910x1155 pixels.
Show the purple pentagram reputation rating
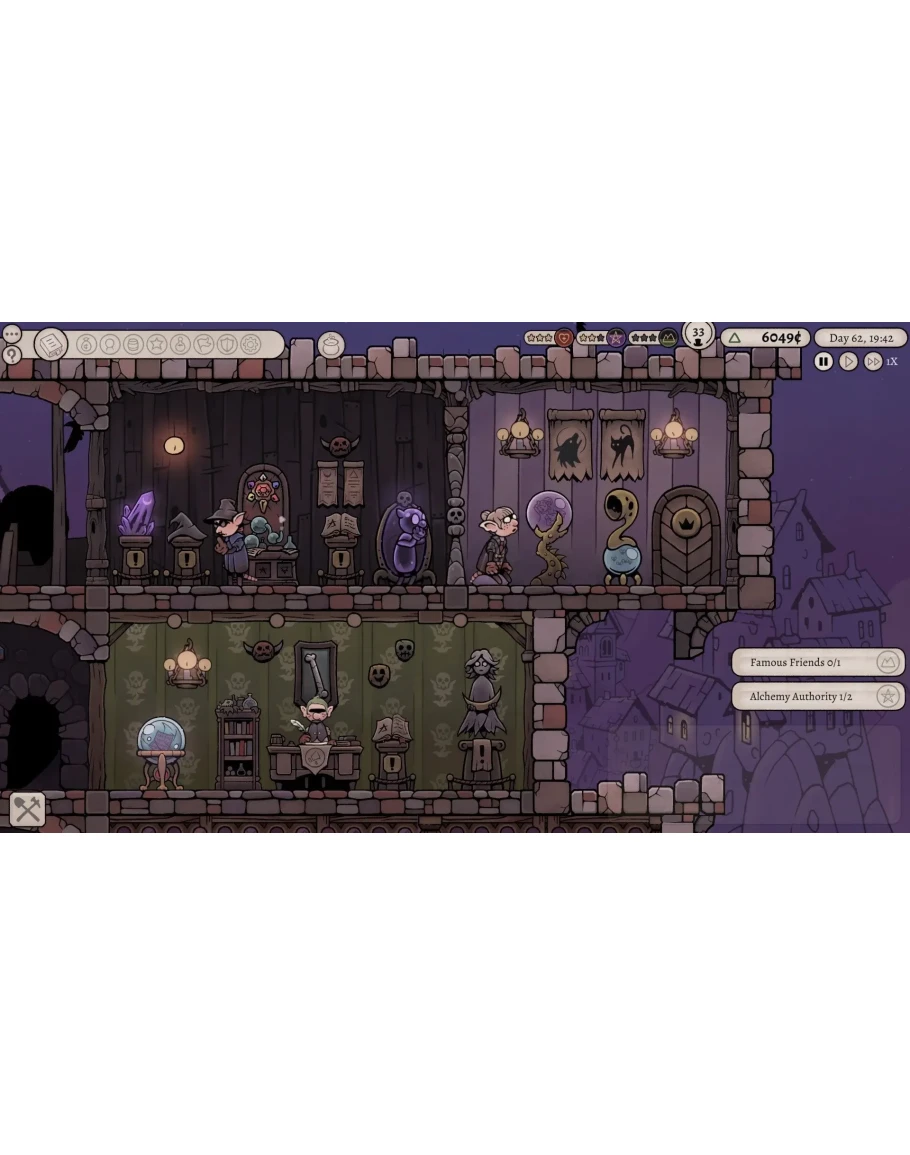coord(616,338)
